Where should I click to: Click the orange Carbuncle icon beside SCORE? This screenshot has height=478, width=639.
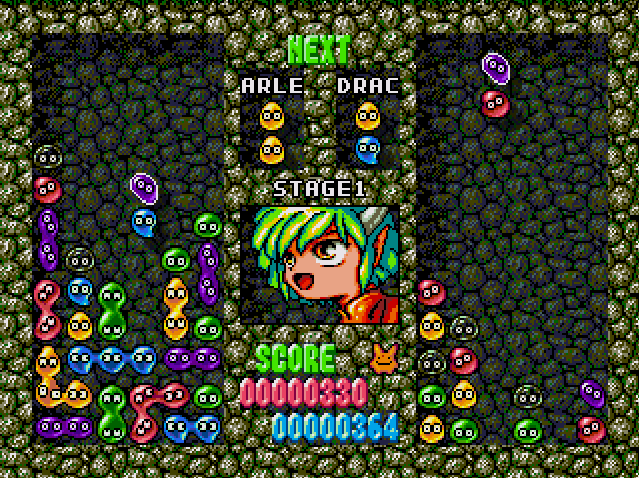382,356
